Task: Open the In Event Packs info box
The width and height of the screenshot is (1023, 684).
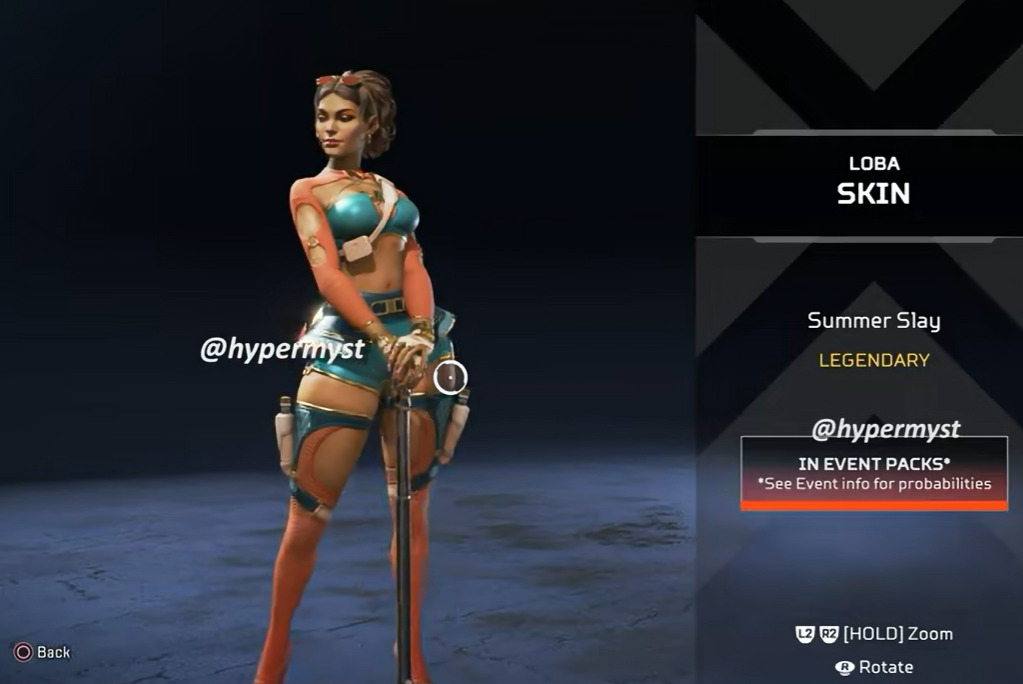Action: (x=873, y=473)
